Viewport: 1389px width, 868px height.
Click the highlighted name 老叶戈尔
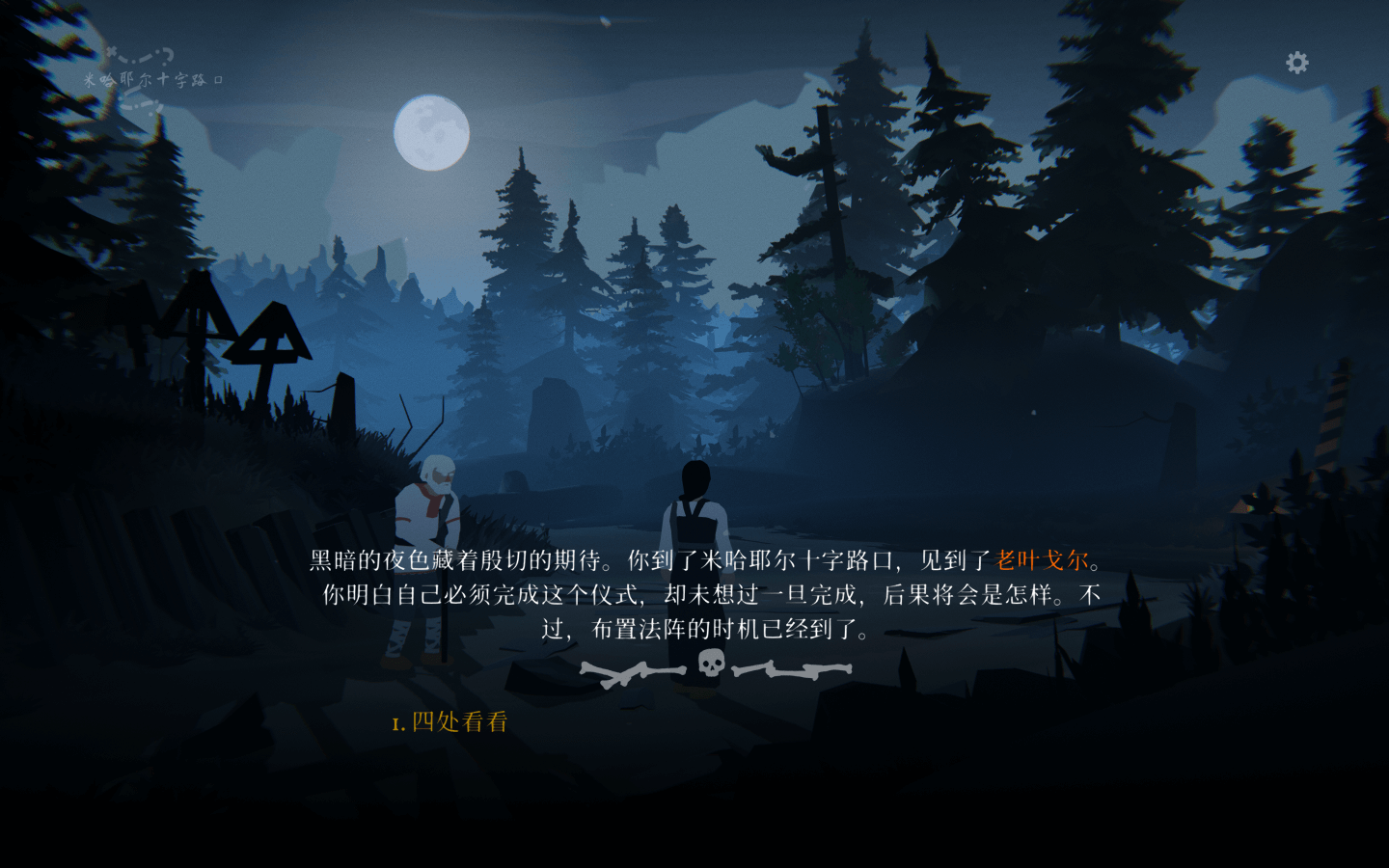tap(1042, 560)
